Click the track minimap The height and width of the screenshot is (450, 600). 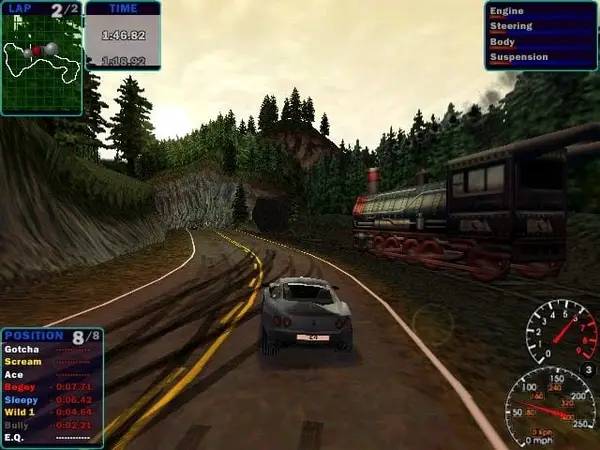coord(41,62)
